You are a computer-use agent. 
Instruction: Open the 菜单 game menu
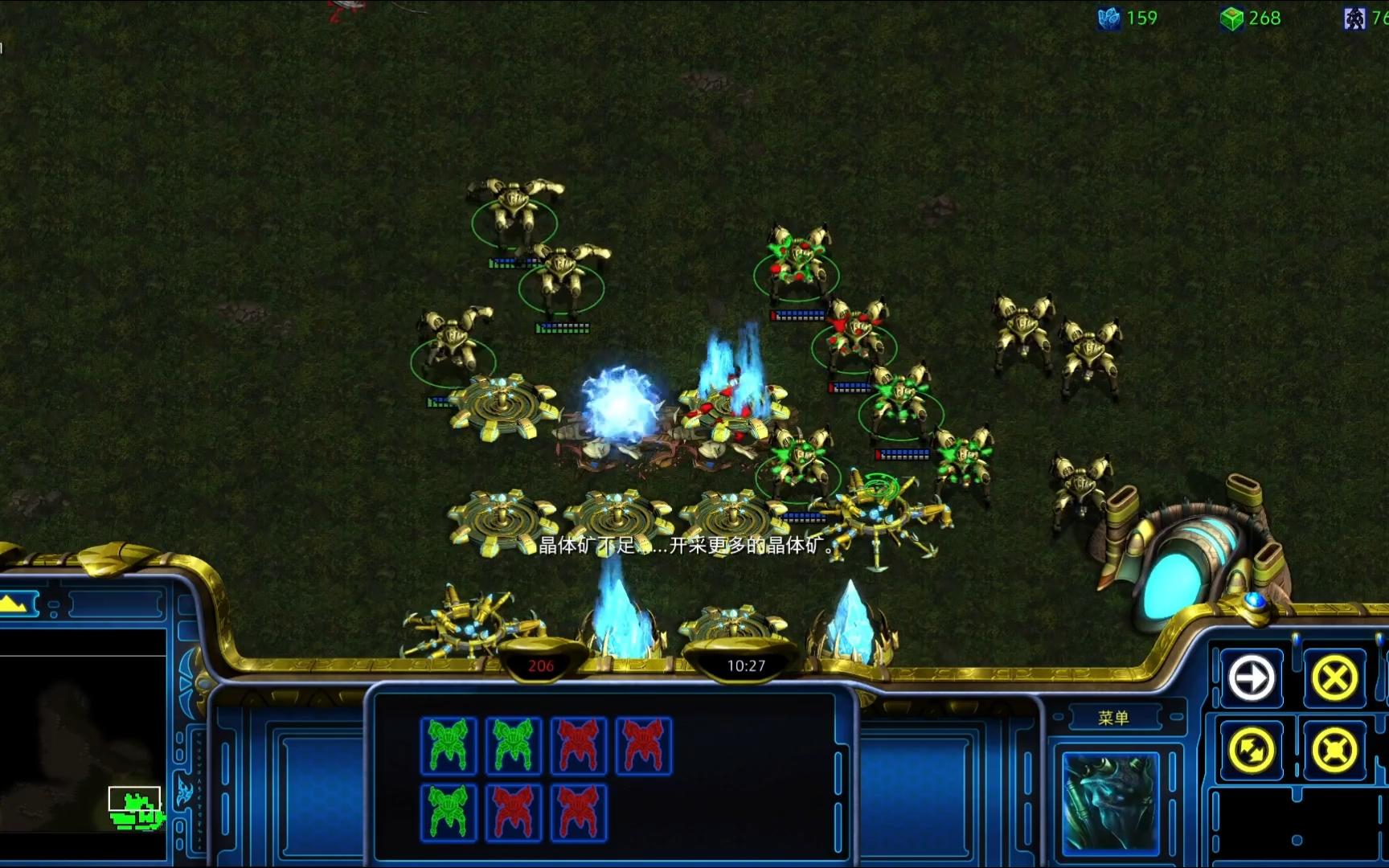click(1113, 718)
